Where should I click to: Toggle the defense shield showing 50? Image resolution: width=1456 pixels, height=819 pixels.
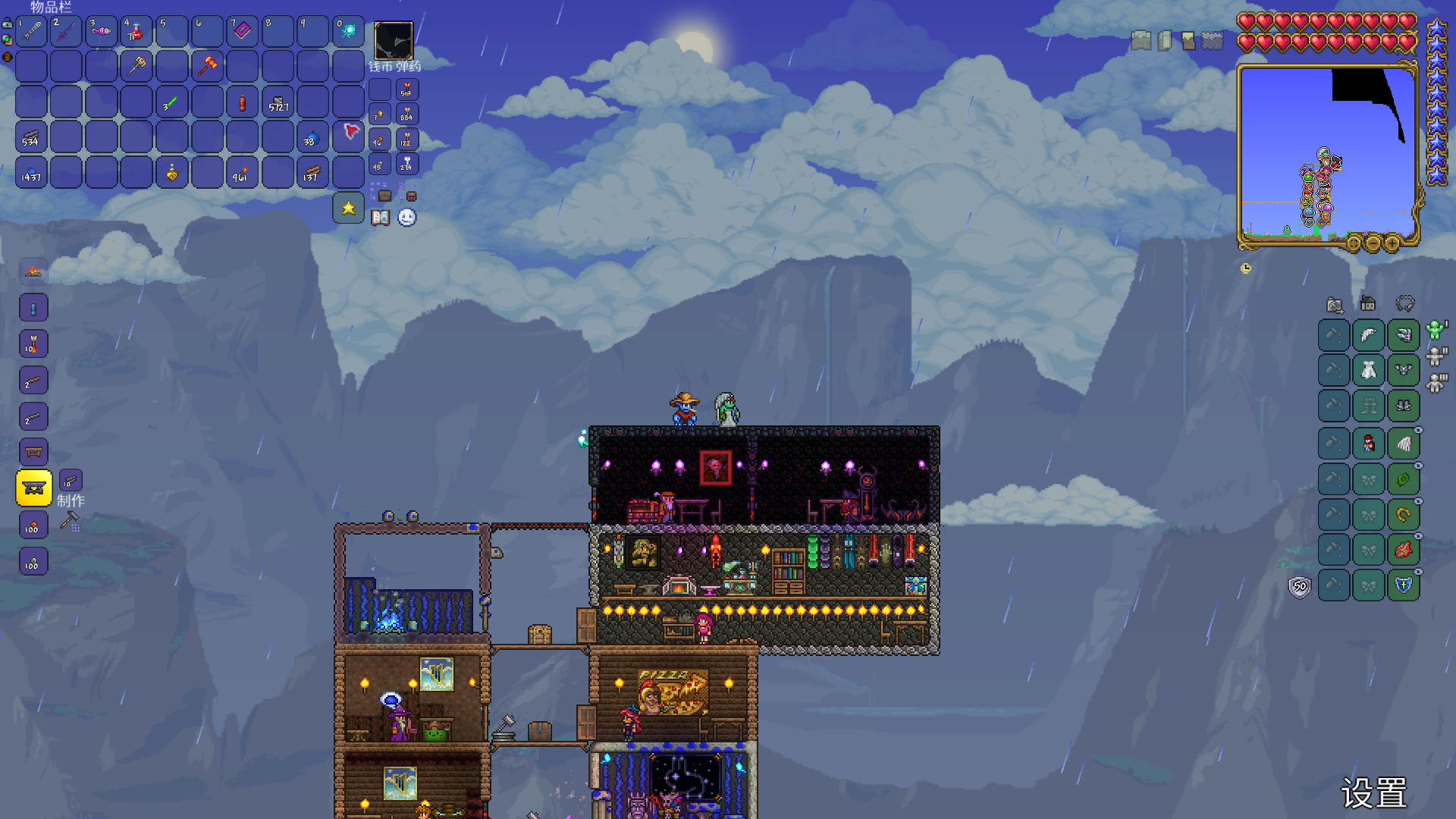click(x=1300, y=586)
